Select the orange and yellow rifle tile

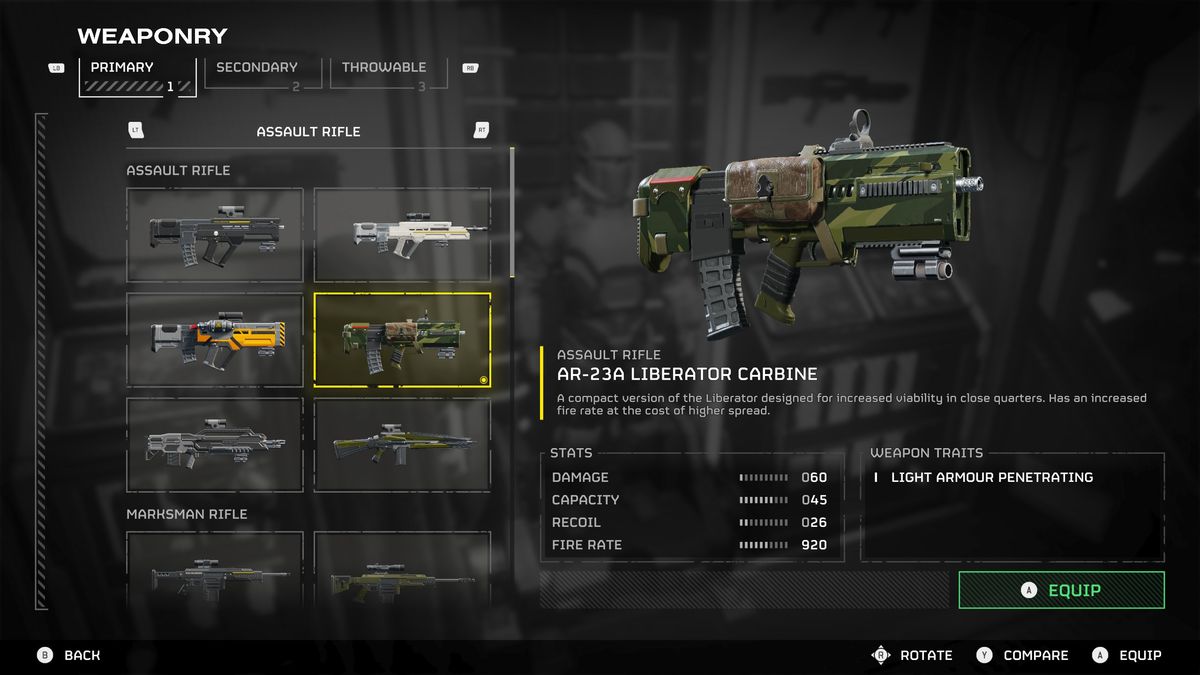click(214, 340)
